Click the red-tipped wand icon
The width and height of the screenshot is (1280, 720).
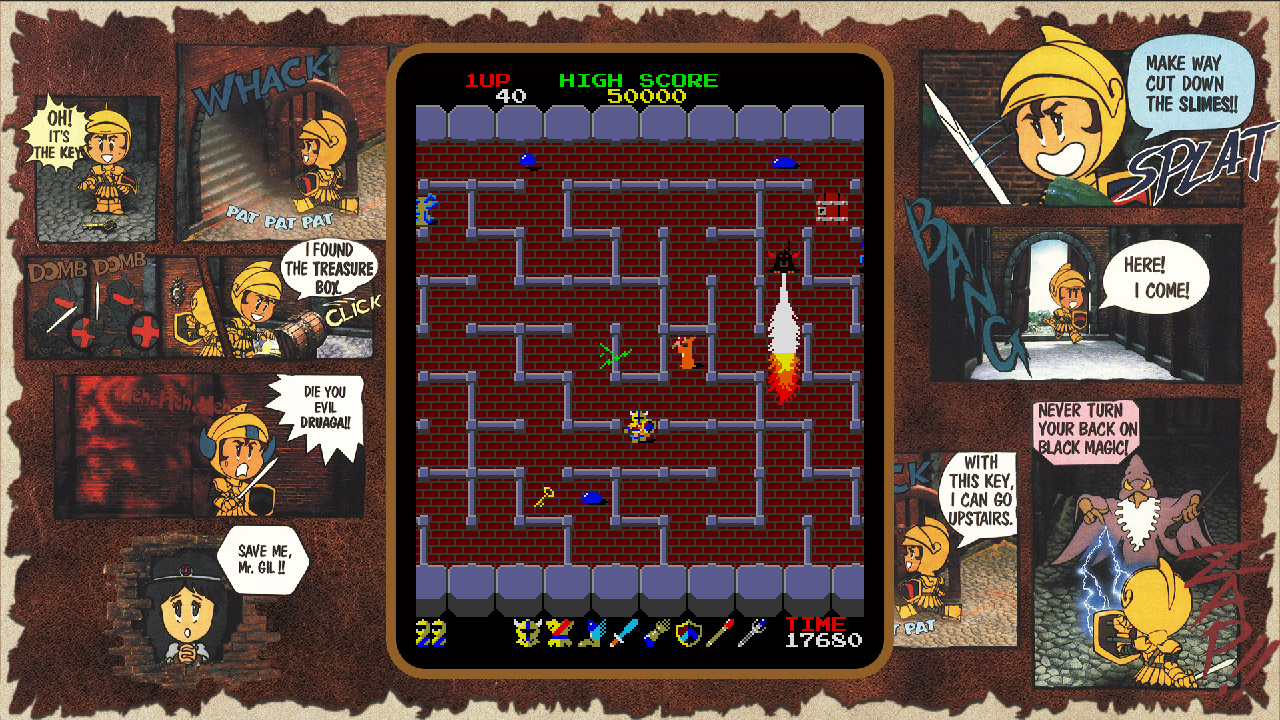721,632
